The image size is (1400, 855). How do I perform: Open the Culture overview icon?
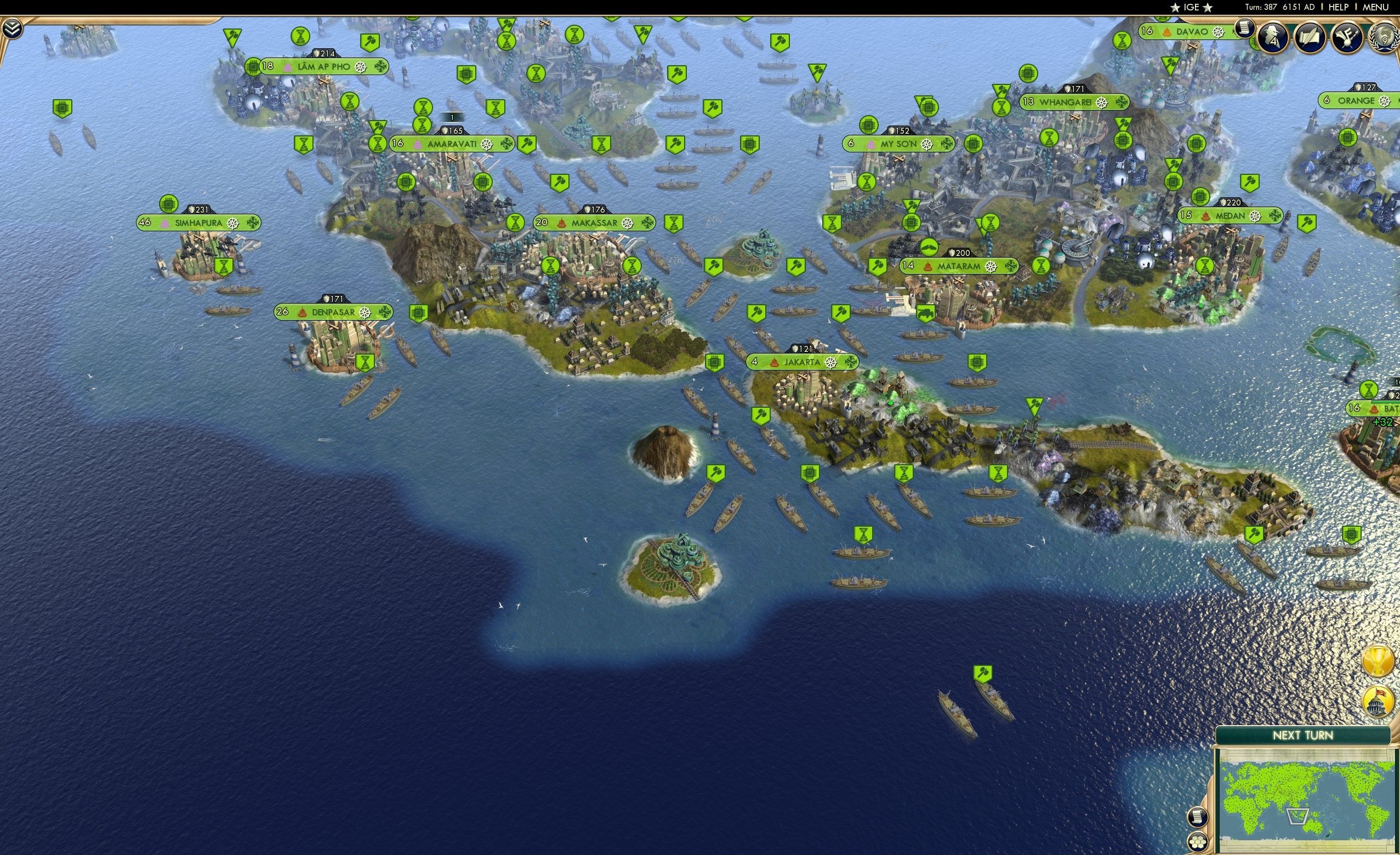point(1346,38)
